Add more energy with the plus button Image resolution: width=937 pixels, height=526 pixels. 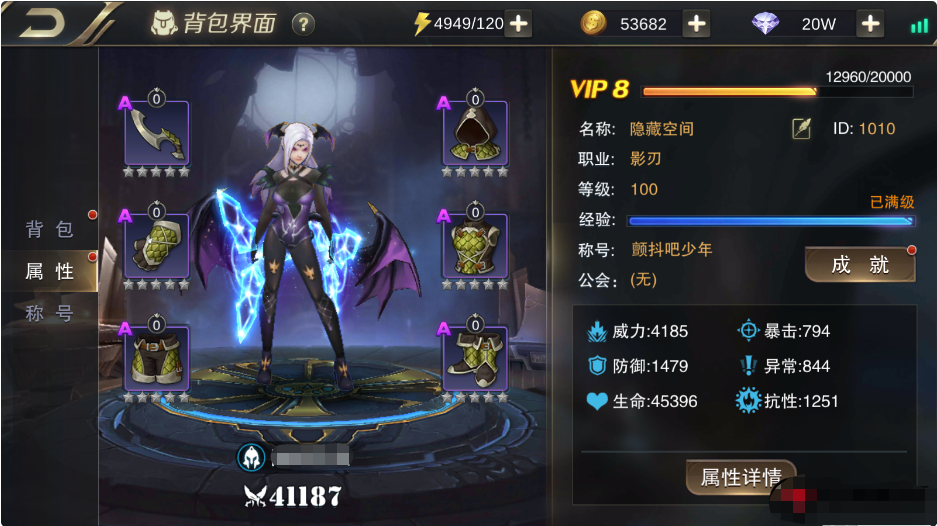(x=518, y=24)
